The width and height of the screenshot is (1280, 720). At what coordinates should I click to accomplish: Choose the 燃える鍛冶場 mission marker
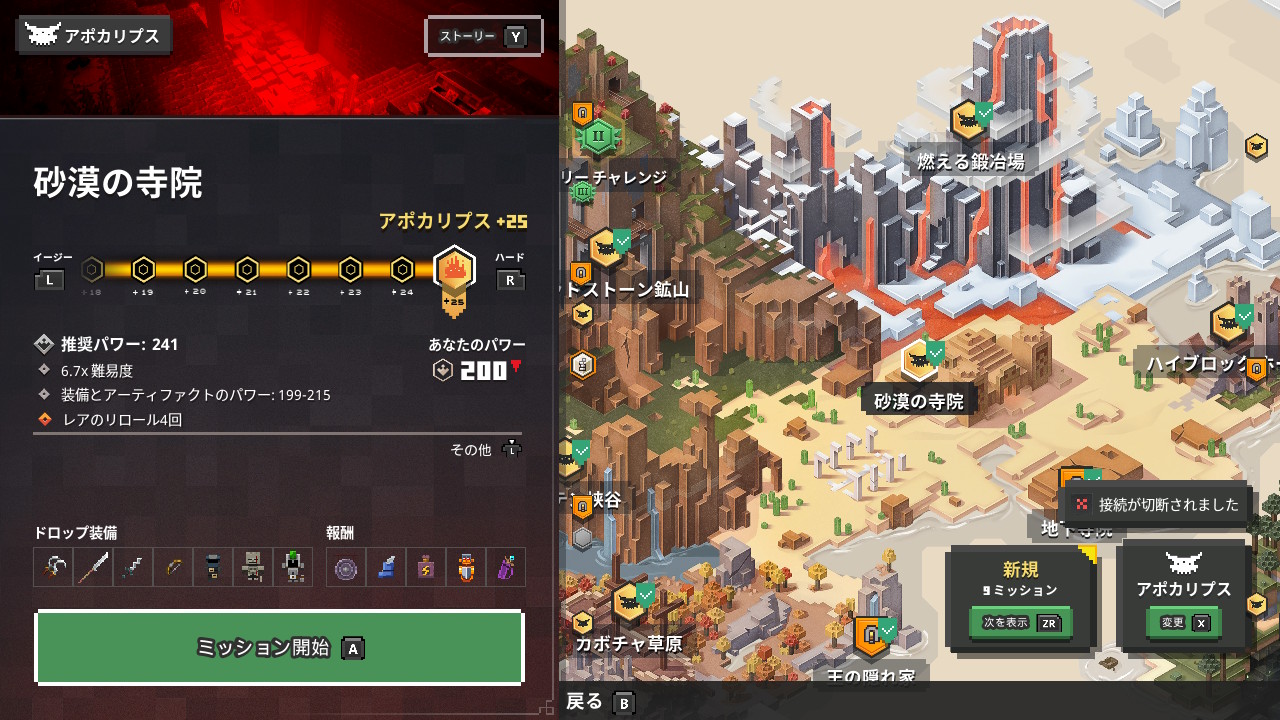tap(967, 122)
